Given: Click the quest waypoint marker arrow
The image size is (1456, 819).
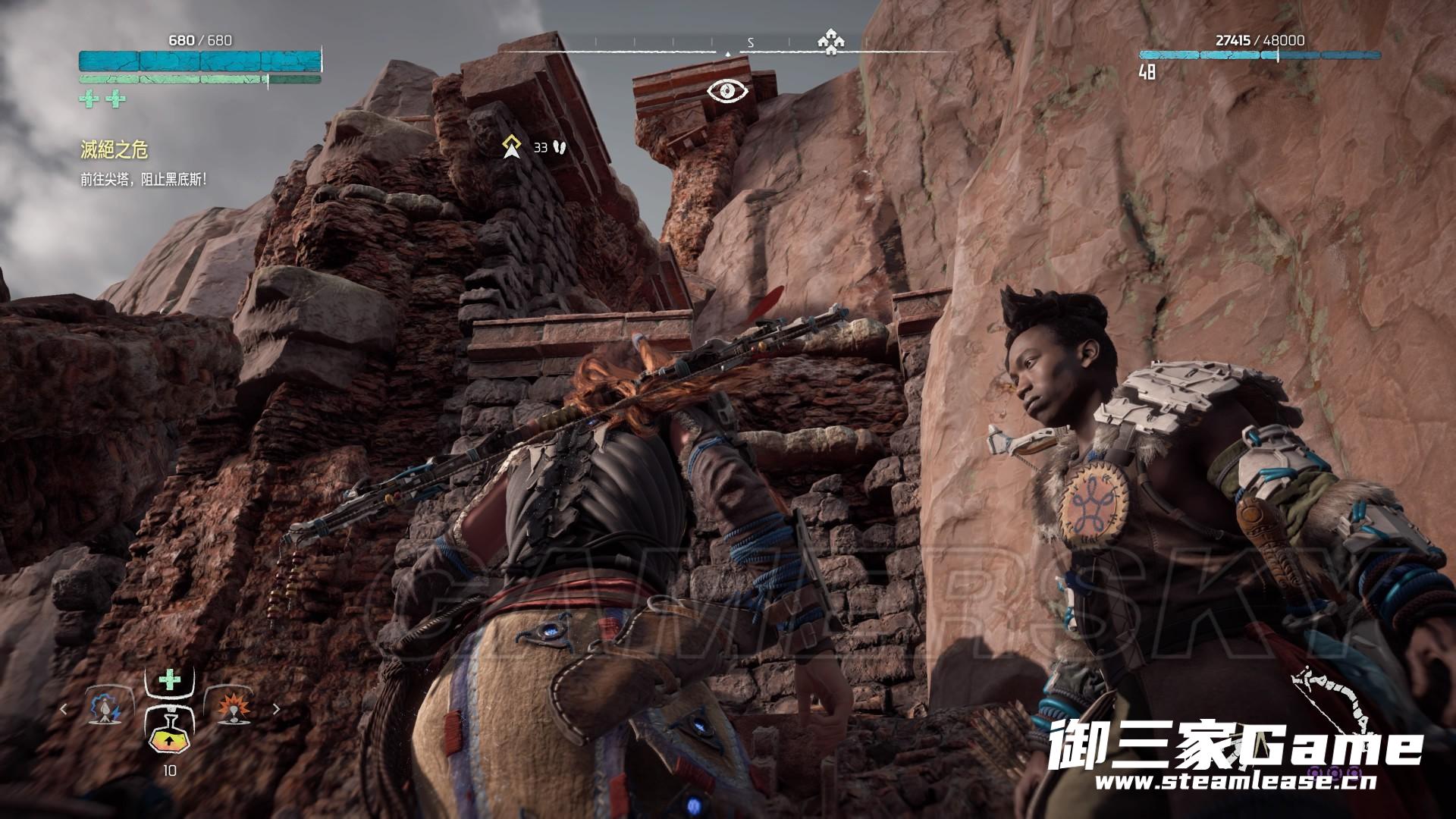Looking at the screenshot, I should tap(513, 146).
